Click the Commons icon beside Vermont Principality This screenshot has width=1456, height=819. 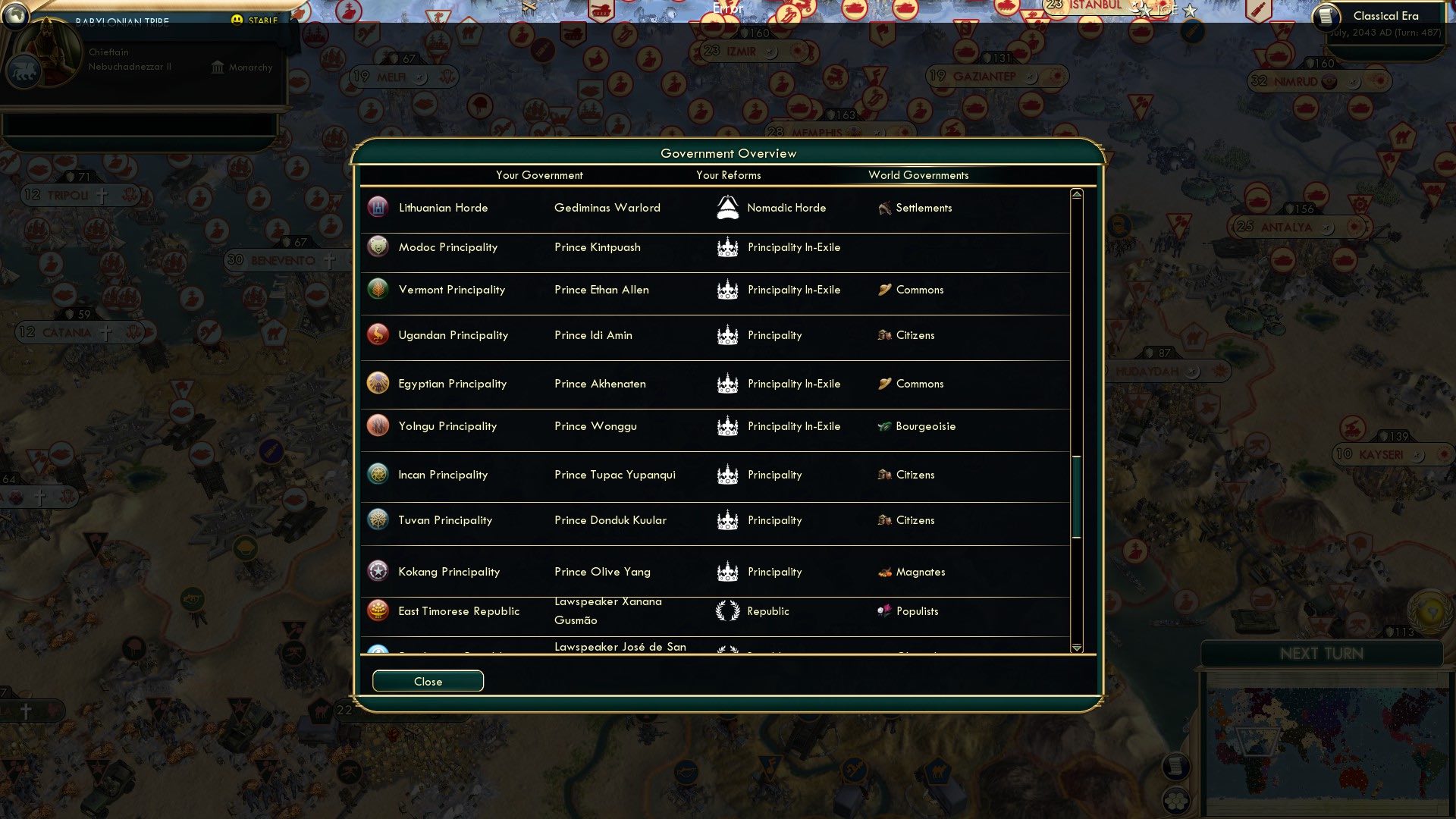click(883, 289)
